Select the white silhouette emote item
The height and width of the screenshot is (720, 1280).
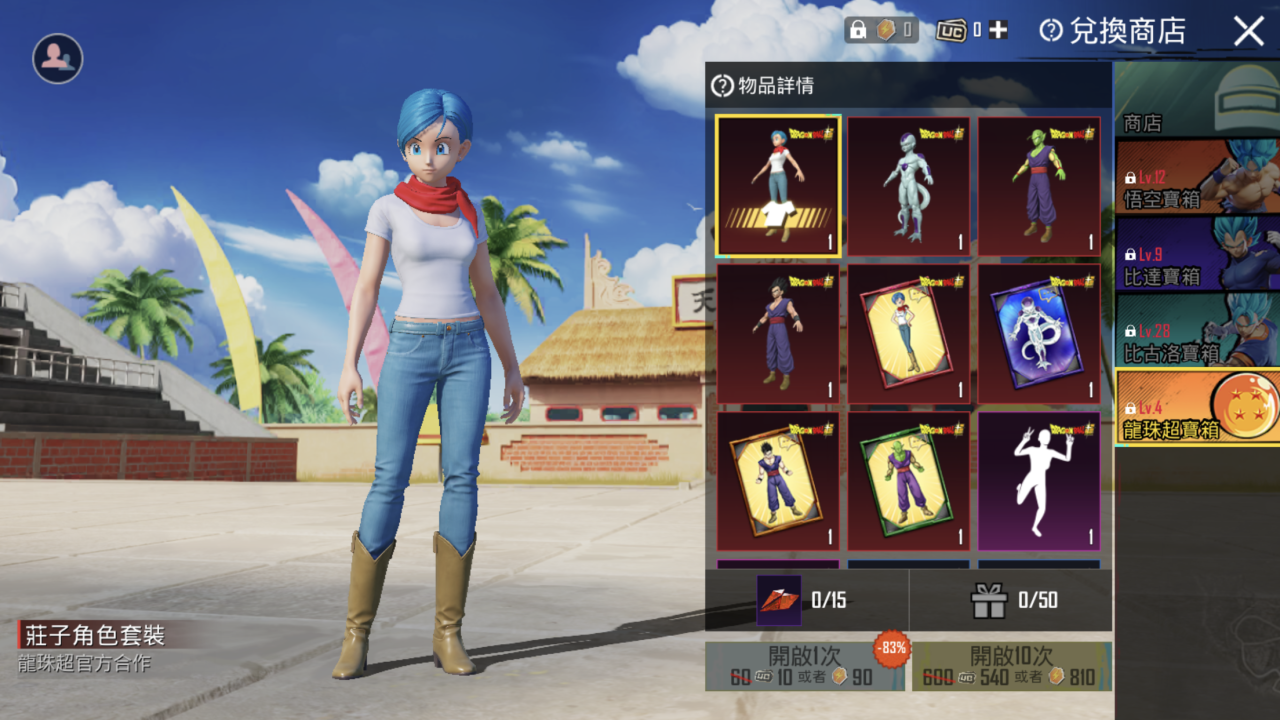[1039, 481]
